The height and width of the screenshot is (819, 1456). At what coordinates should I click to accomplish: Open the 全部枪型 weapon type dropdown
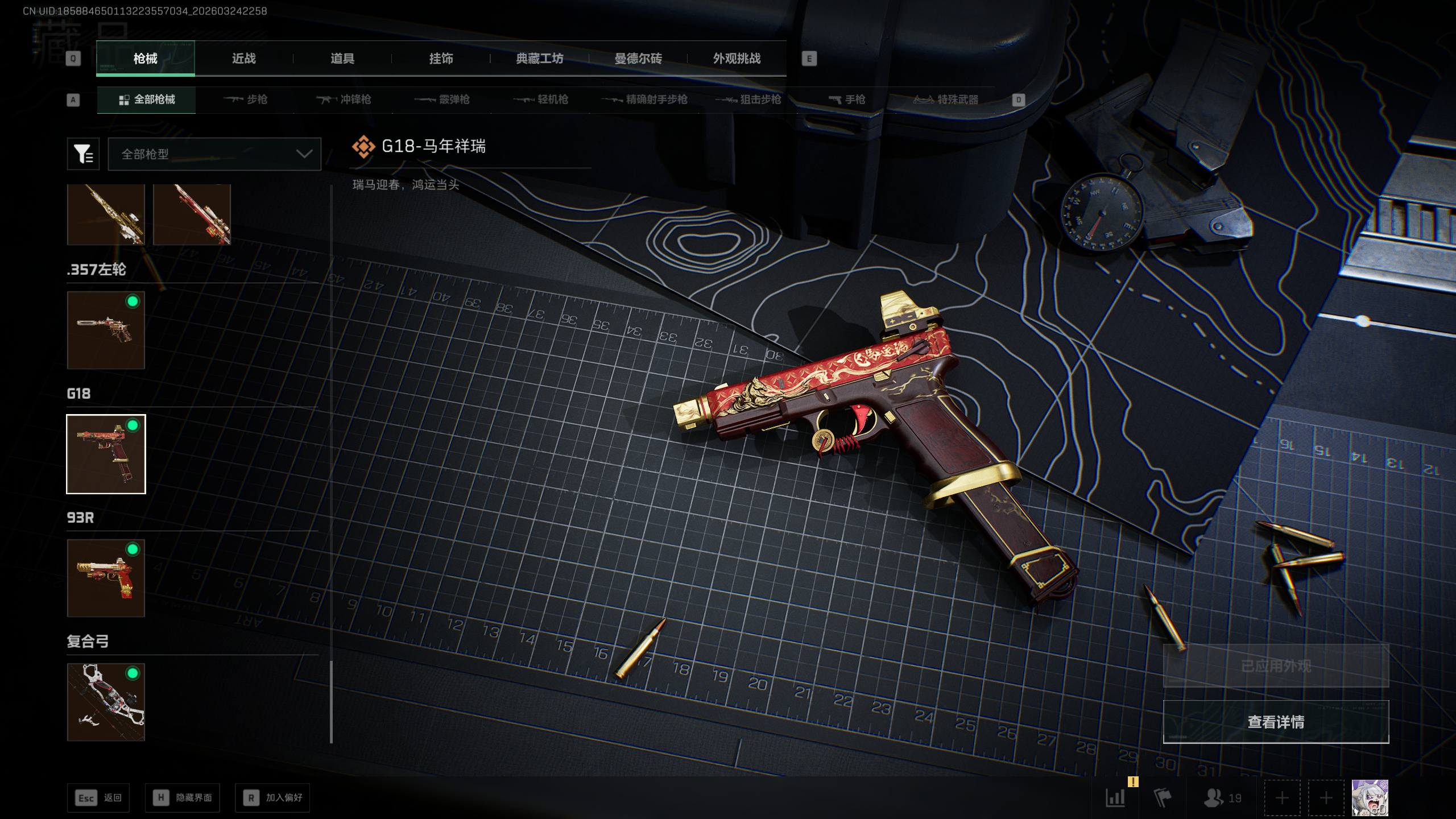click(214, 154)
